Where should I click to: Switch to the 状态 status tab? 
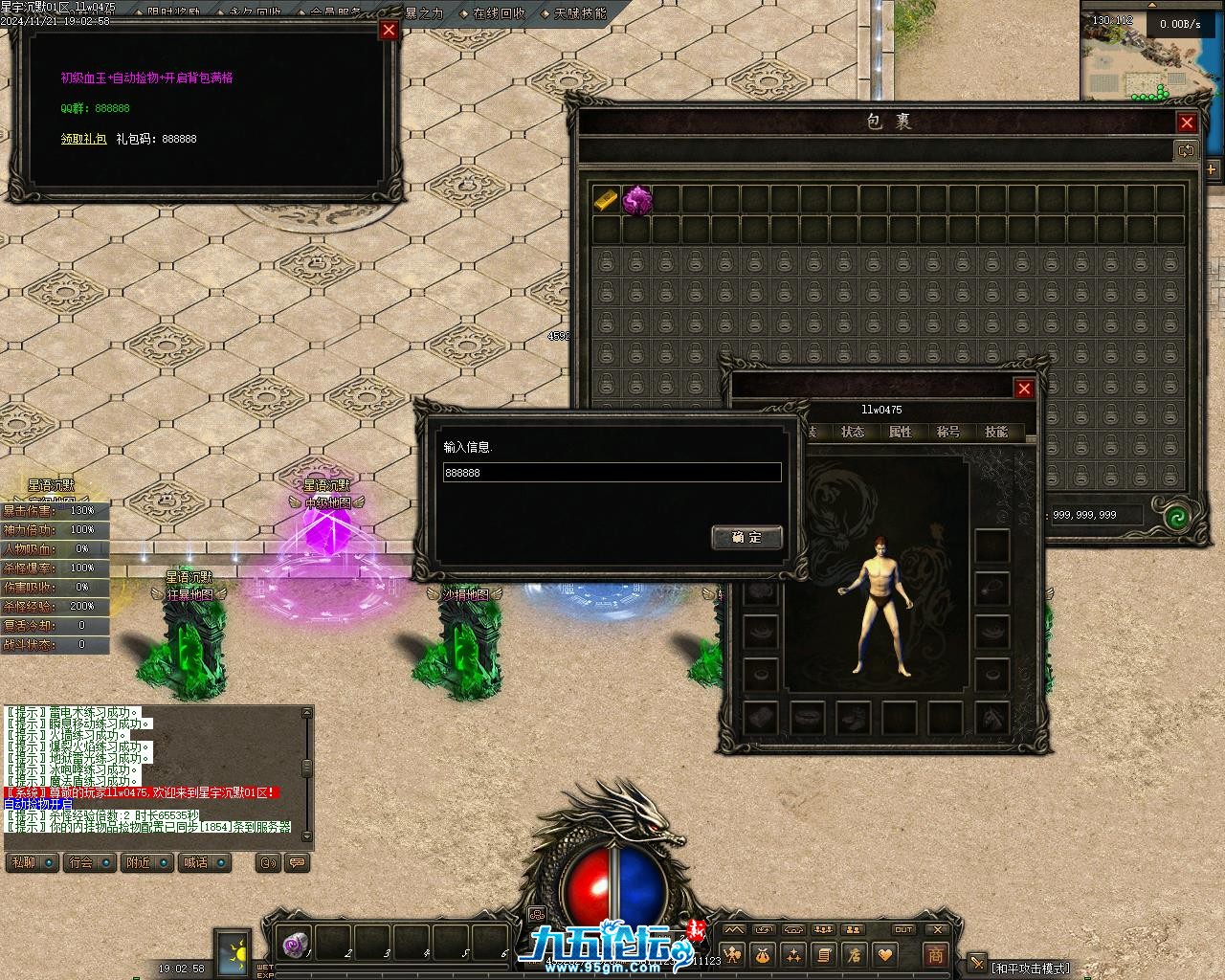pyautogui.click(x=853, y=432)
